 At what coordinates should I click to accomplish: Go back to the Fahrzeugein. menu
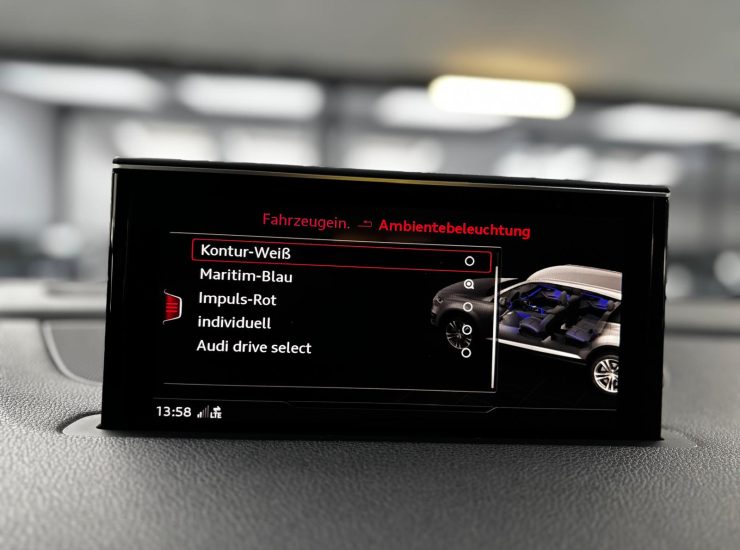(306, 221)
